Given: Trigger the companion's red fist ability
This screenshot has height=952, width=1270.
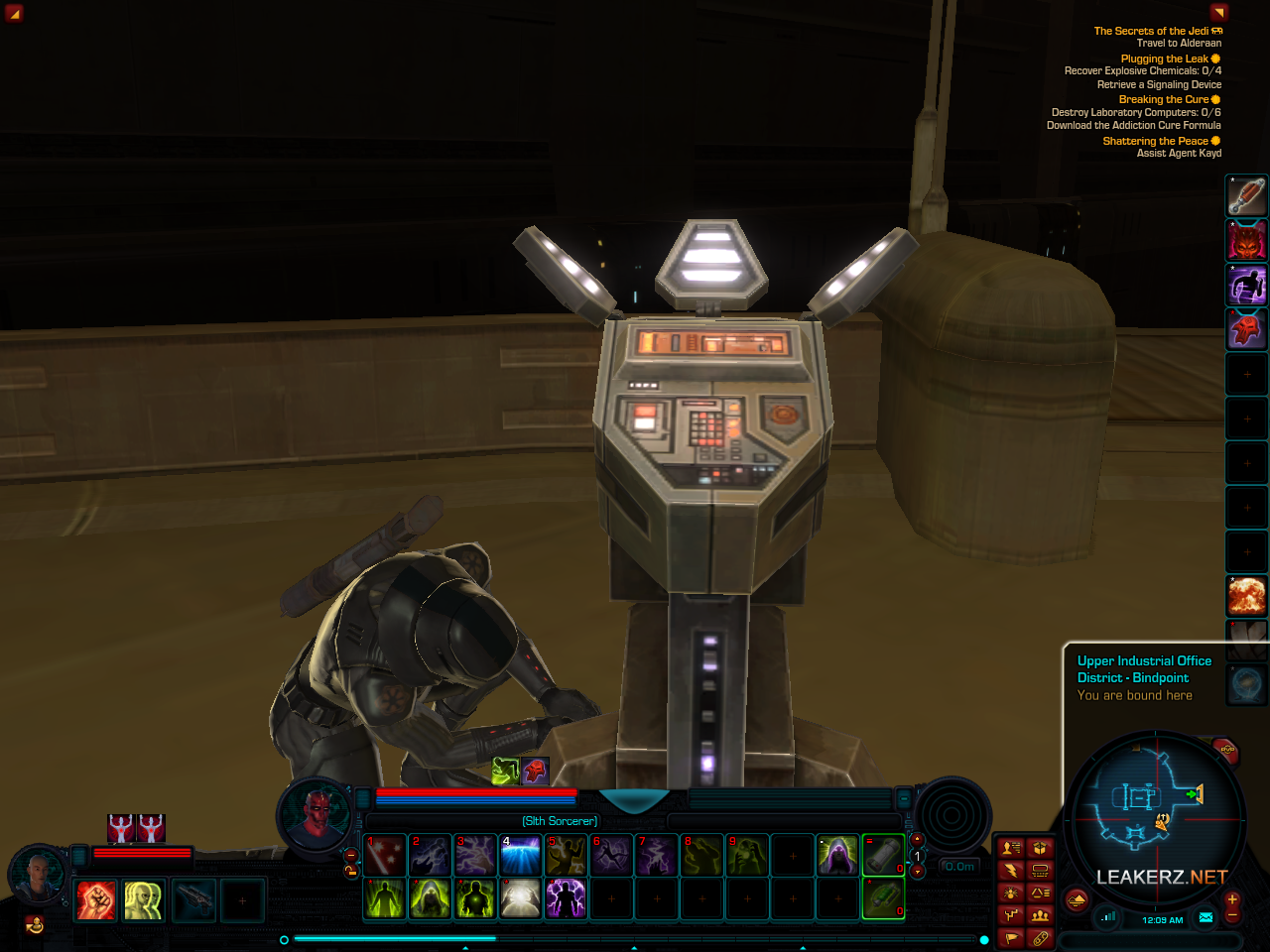Looking at the screenshot, I should (96, 900).
